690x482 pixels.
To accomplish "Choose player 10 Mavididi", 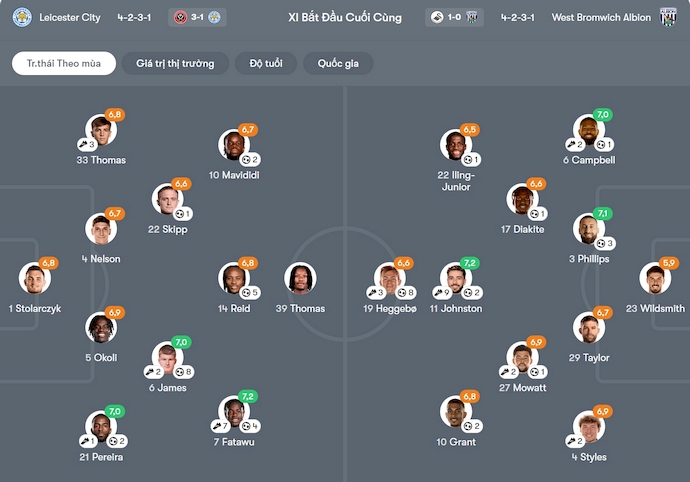I will [234, 146].
